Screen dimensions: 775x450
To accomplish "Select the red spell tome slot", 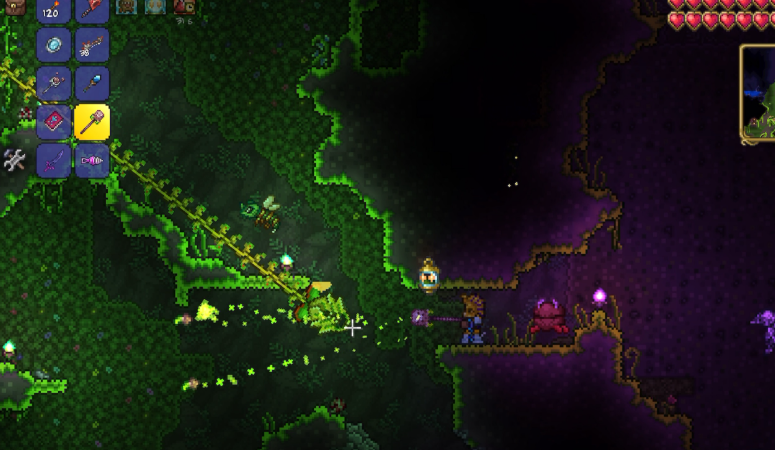I will [x=53, y=122].
